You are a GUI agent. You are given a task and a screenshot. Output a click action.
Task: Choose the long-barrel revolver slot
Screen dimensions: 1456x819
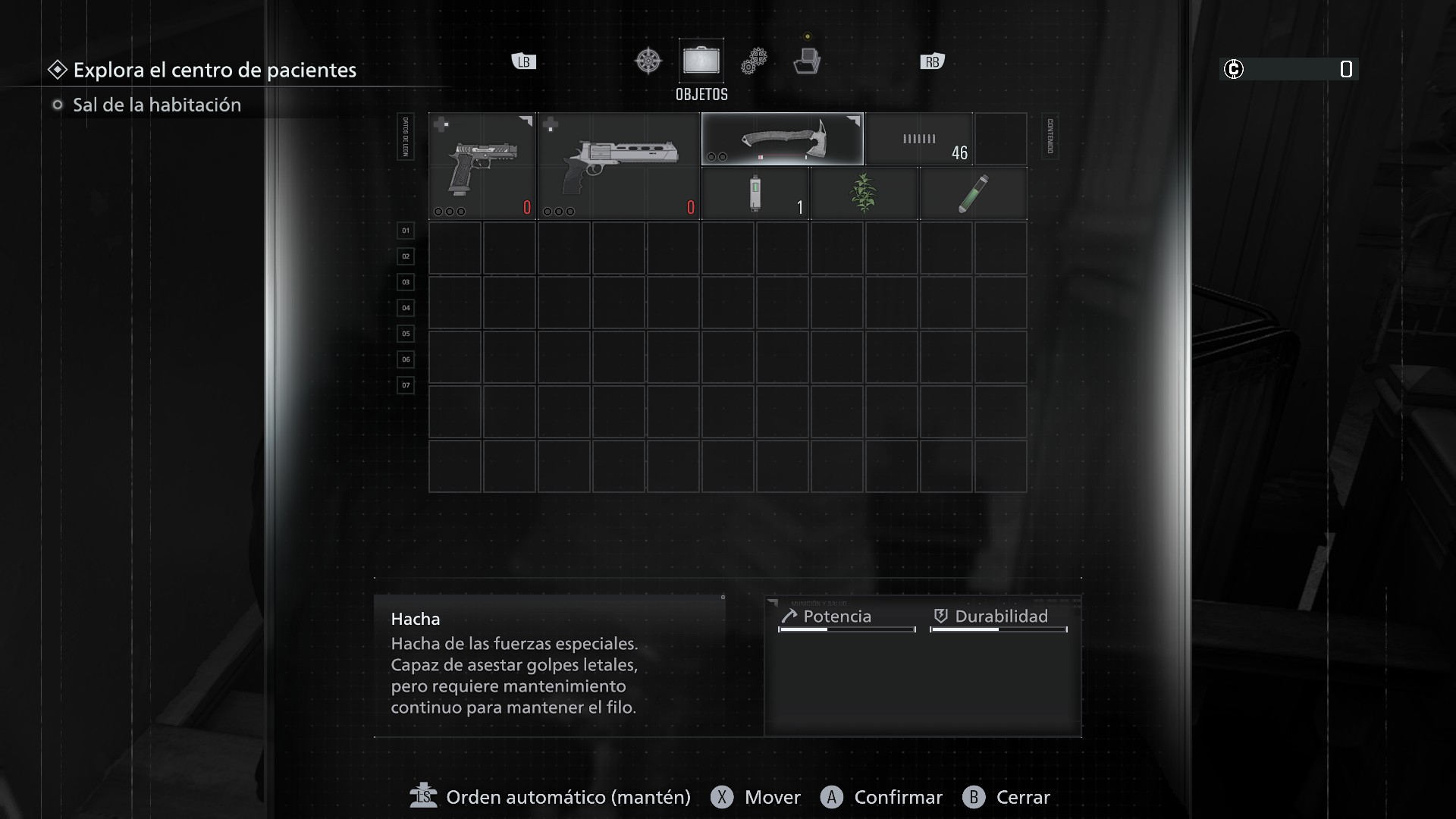click(619, 166)
